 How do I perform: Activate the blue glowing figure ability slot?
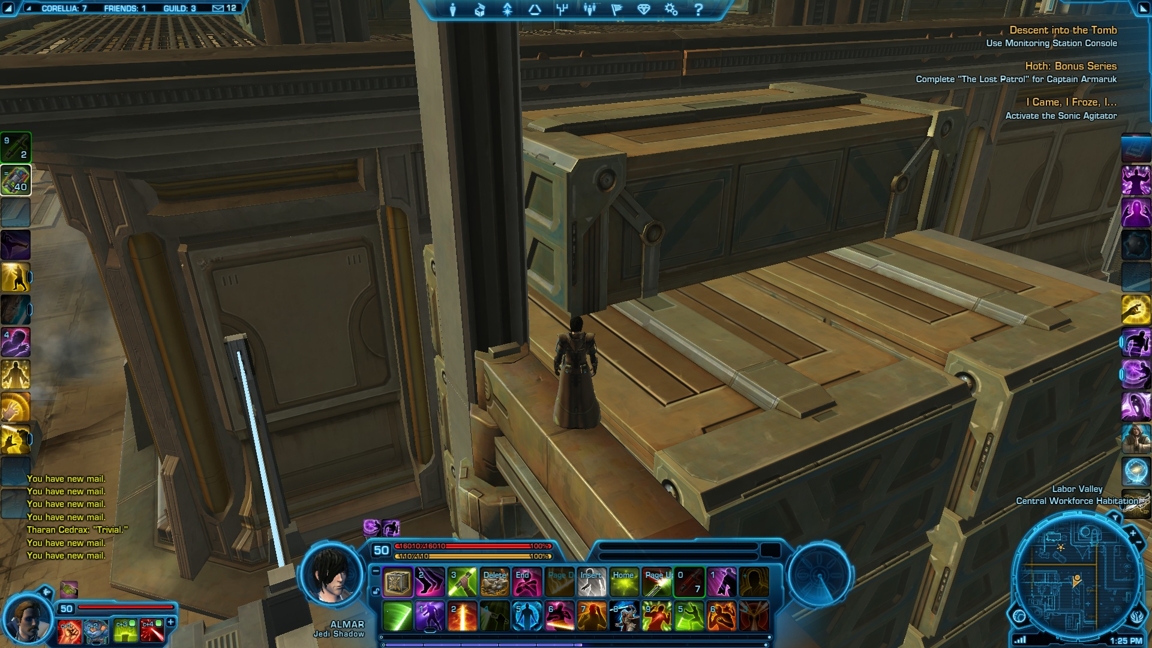click(527, 616)
